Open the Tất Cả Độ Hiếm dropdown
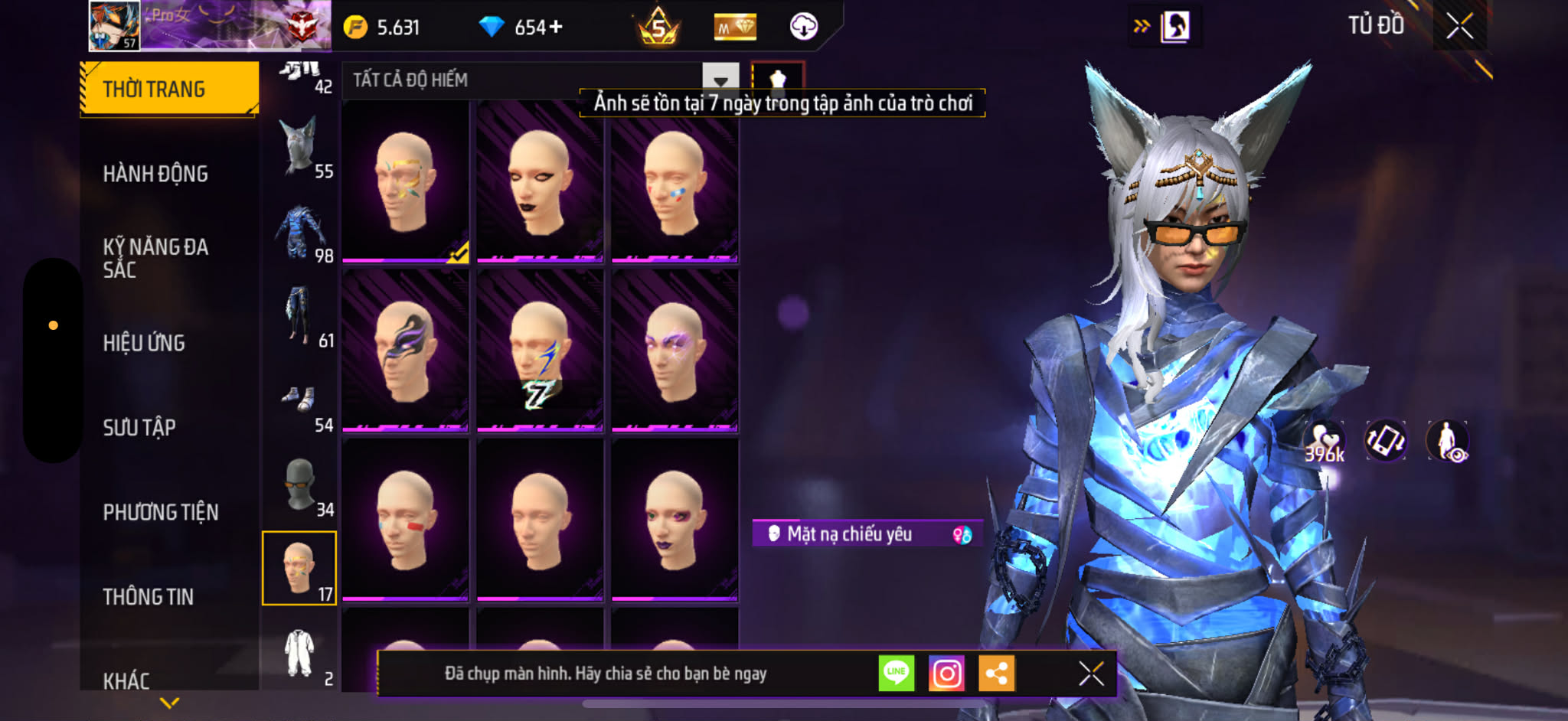 [720, 80]
